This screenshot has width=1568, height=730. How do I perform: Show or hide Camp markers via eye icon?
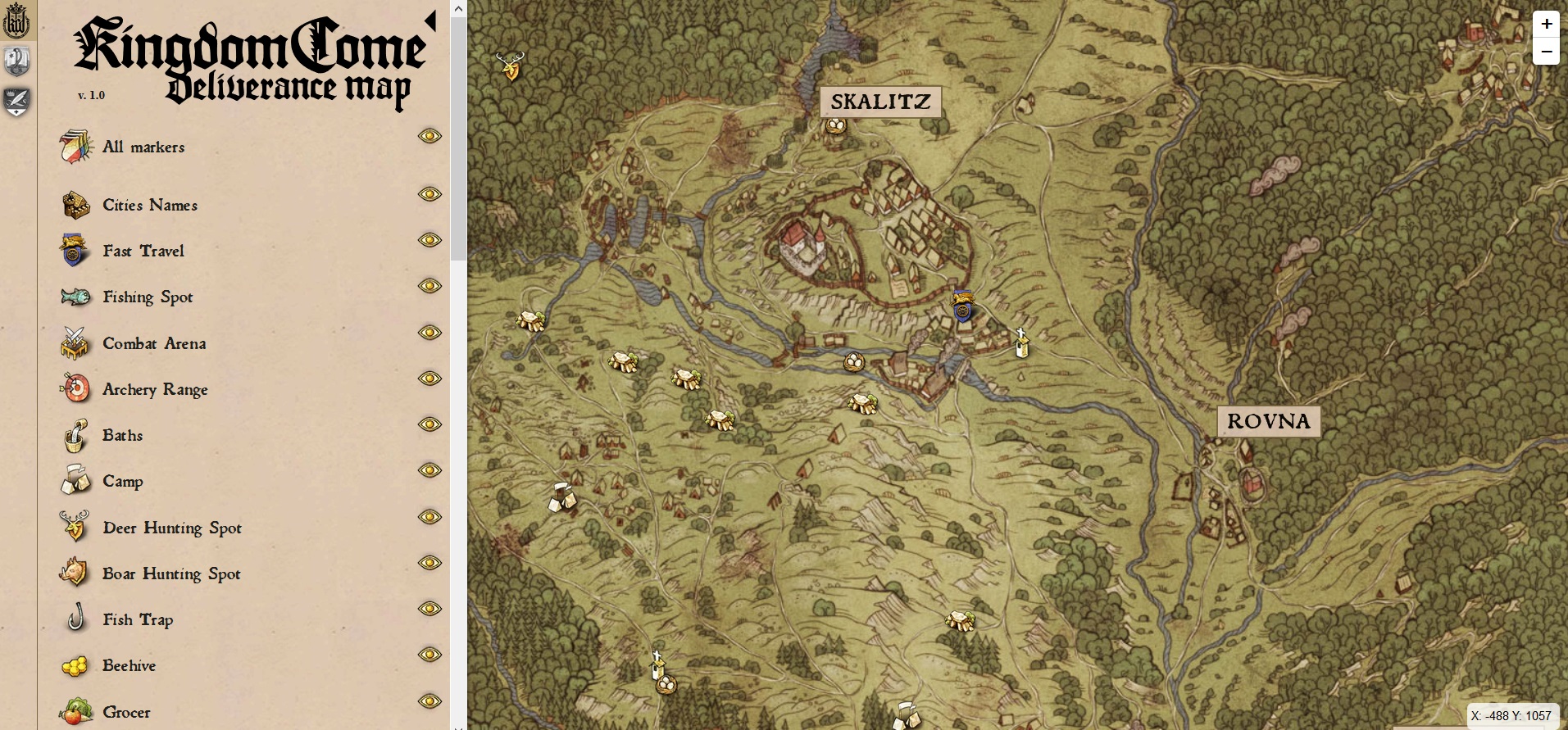(x=429, y=470)
